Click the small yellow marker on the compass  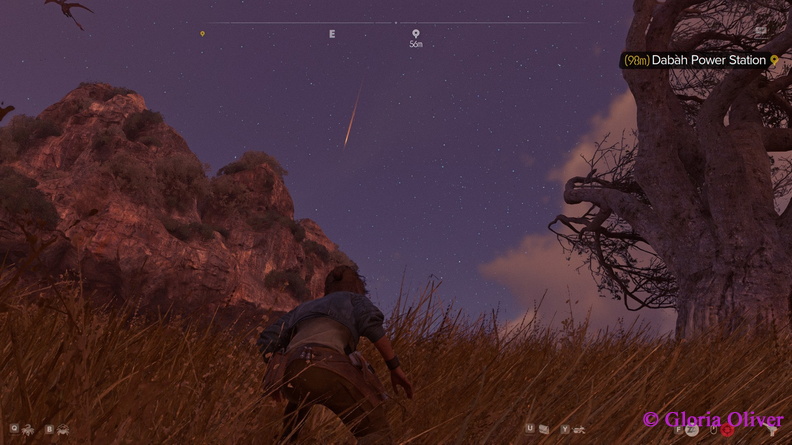pyautogui.click(x=202, y=34)
